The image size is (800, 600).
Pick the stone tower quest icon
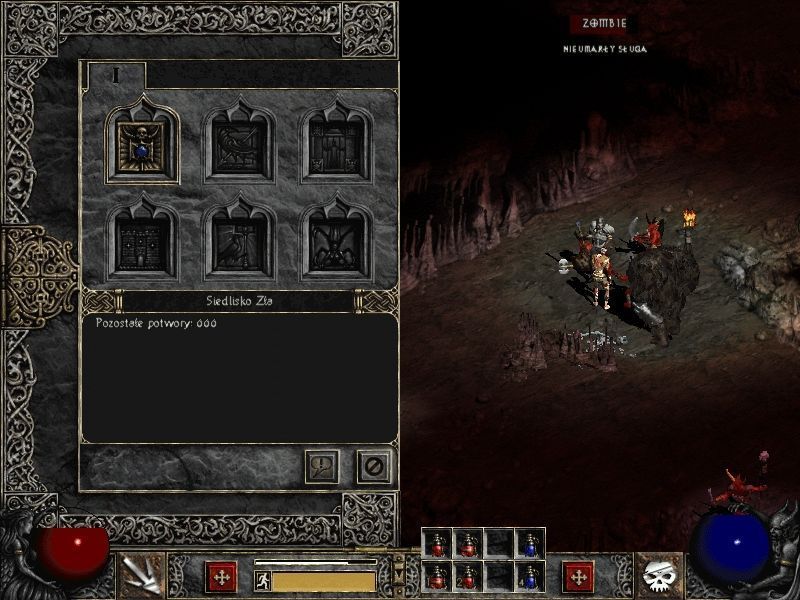coord(144,241)
